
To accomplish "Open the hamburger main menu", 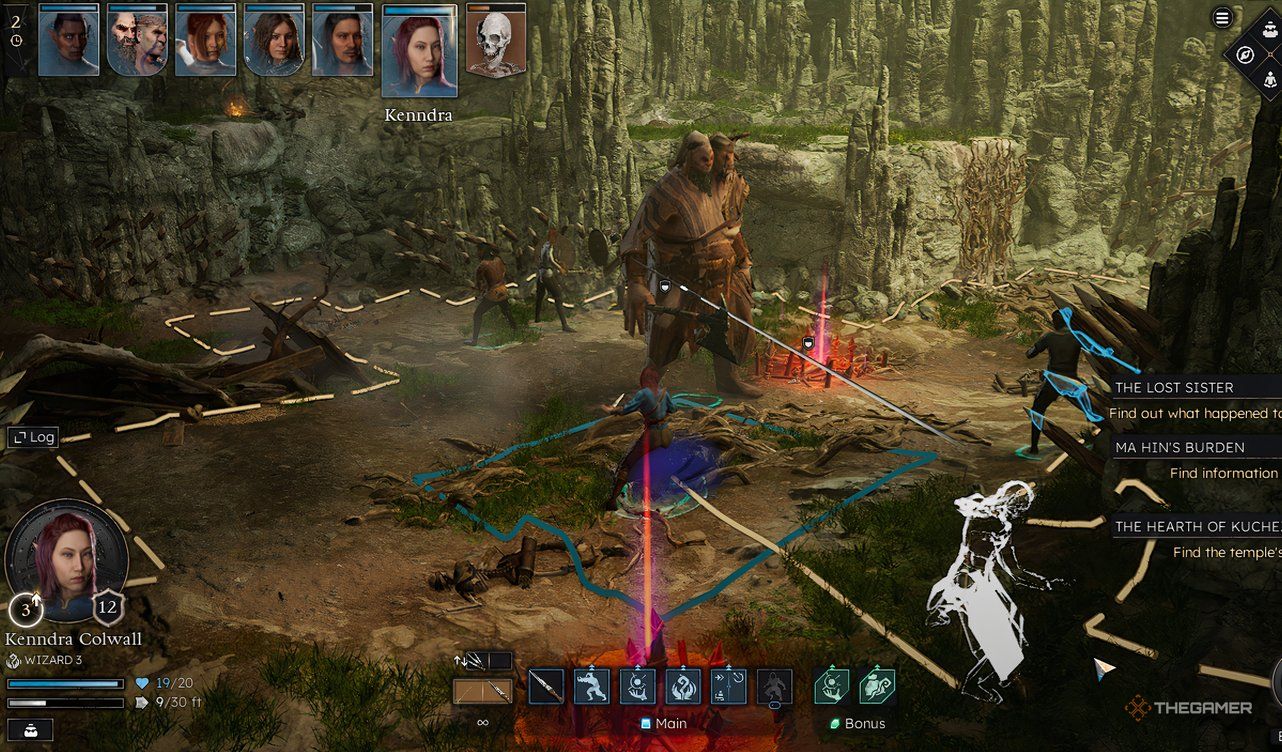I will tap(1222, 17).
